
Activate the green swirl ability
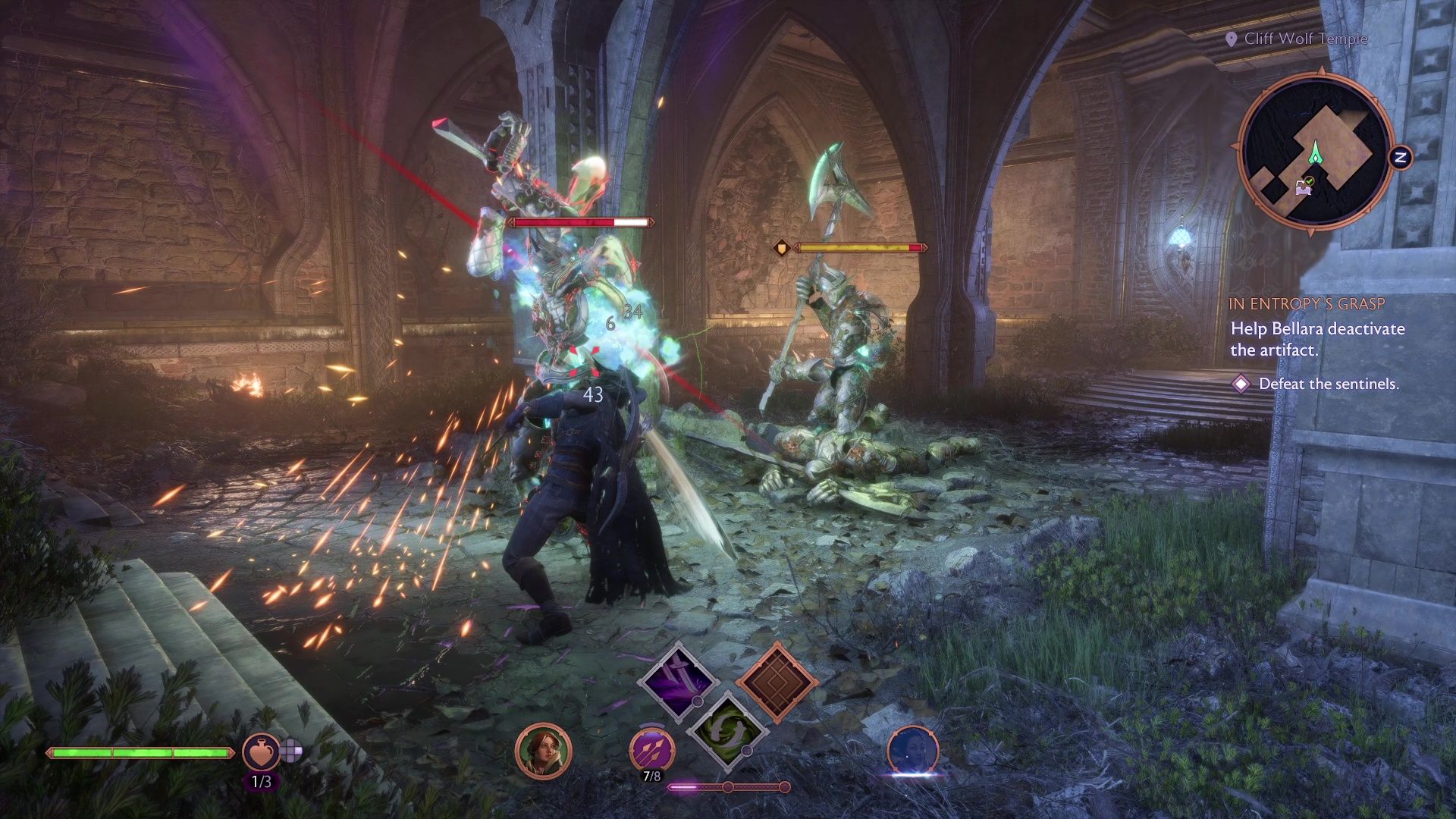(726, 730)
